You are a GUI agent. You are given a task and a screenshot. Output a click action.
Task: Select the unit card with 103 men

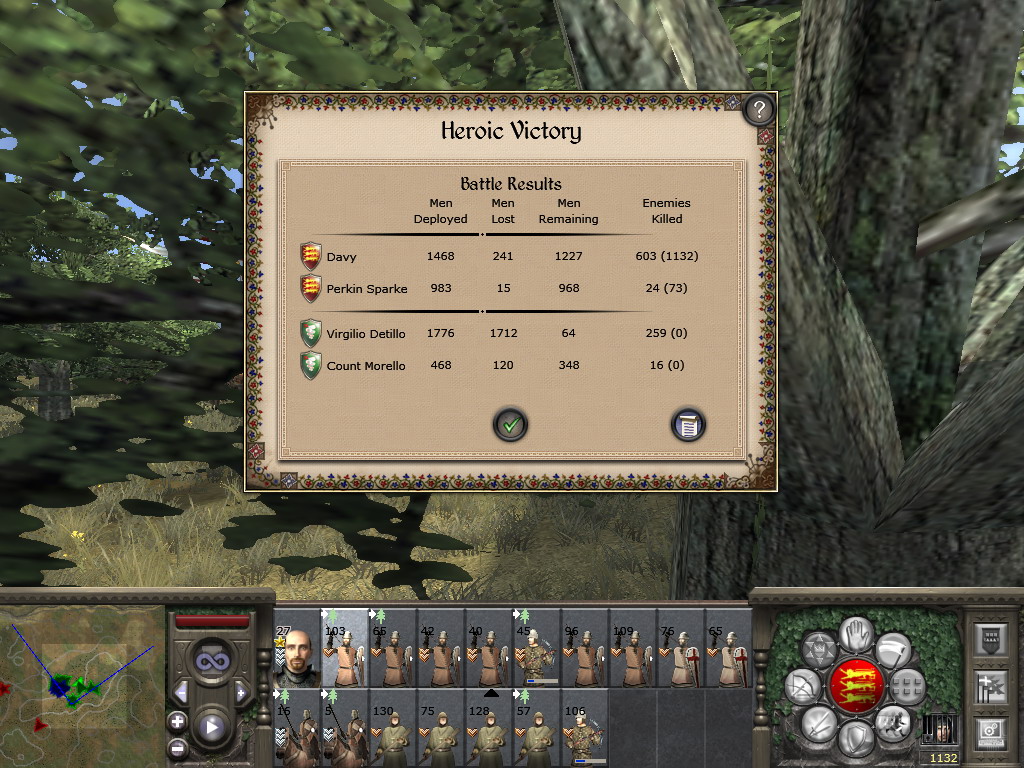(345, 650)
